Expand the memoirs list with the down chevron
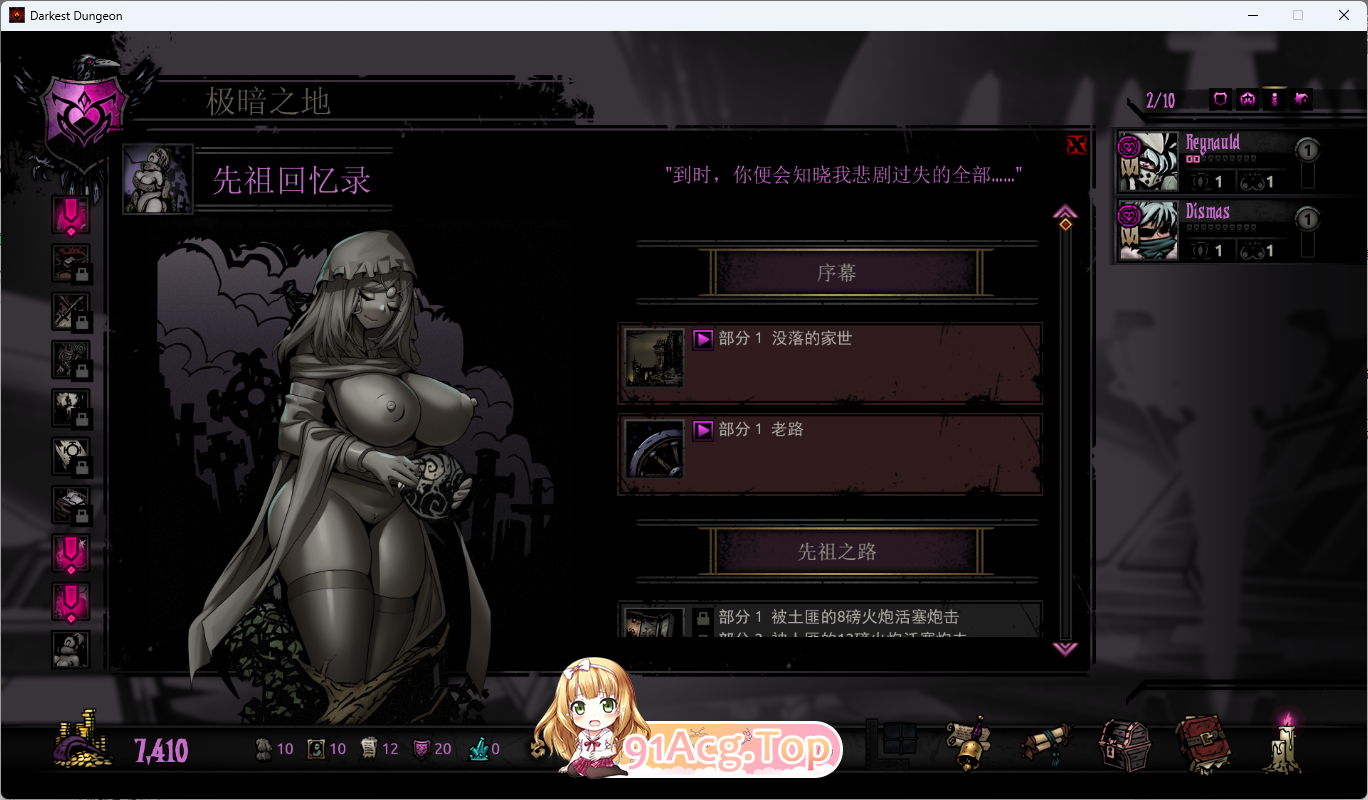Screen dimensions: 1368x800 tap(1065, 649)
